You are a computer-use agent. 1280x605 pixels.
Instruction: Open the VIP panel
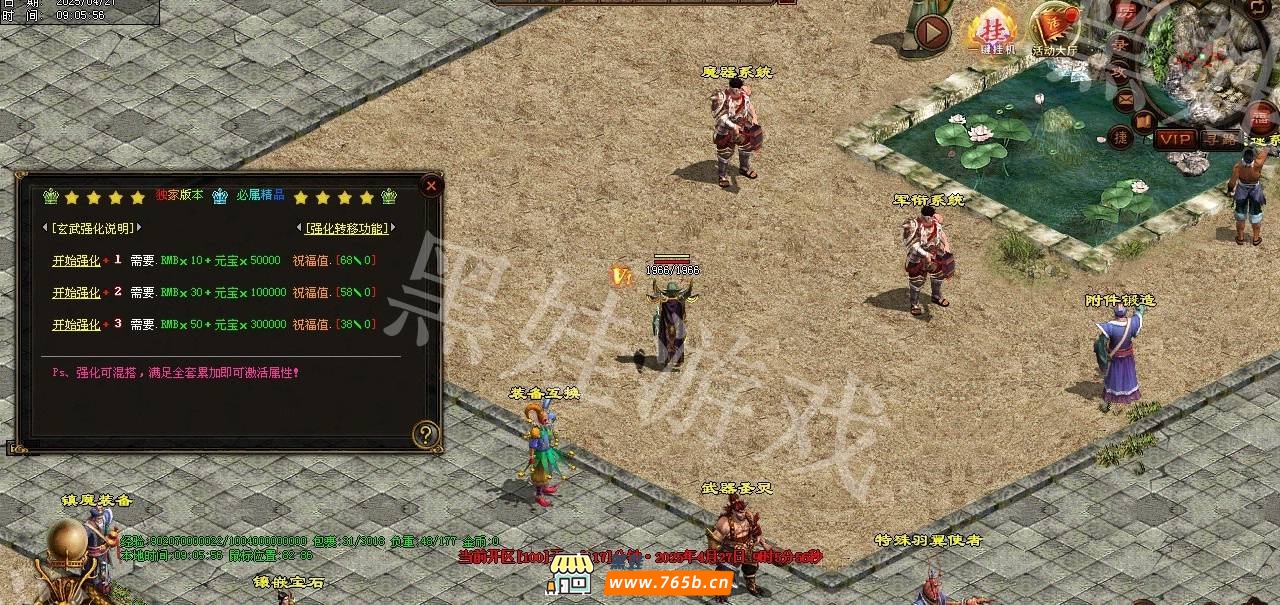point(1175,139)
